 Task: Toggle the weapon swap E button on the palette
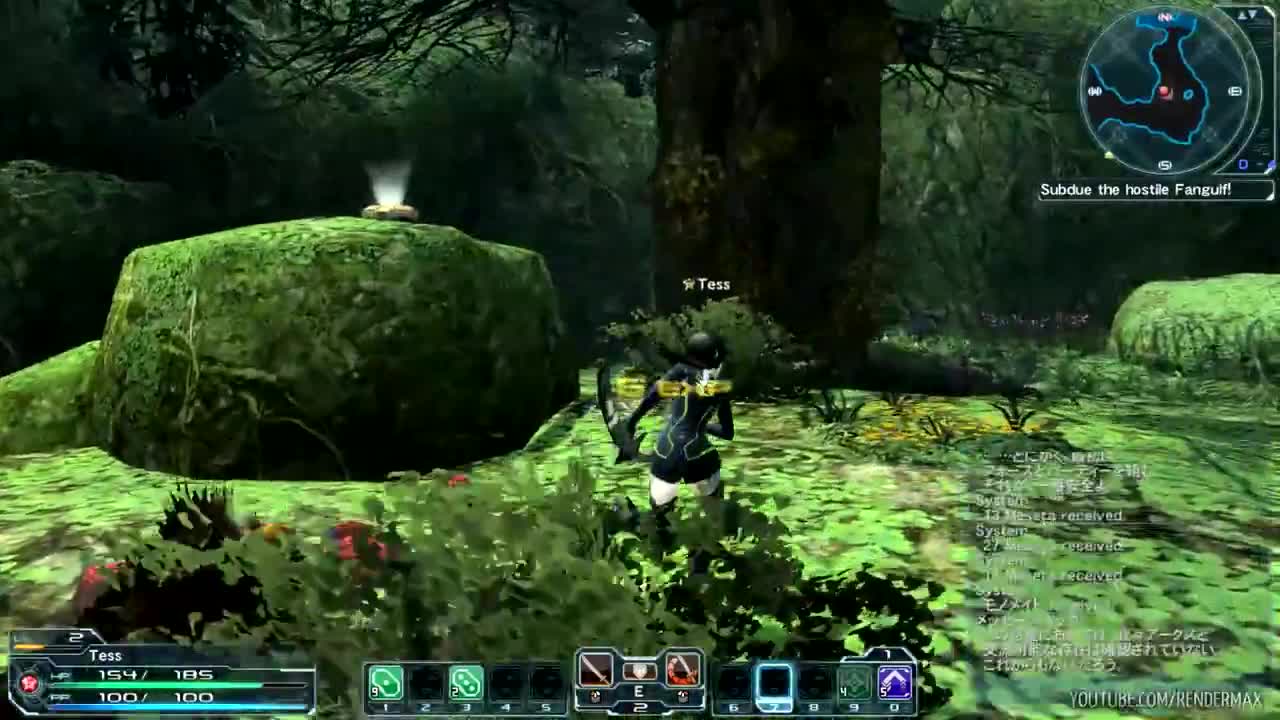point(638,692)
